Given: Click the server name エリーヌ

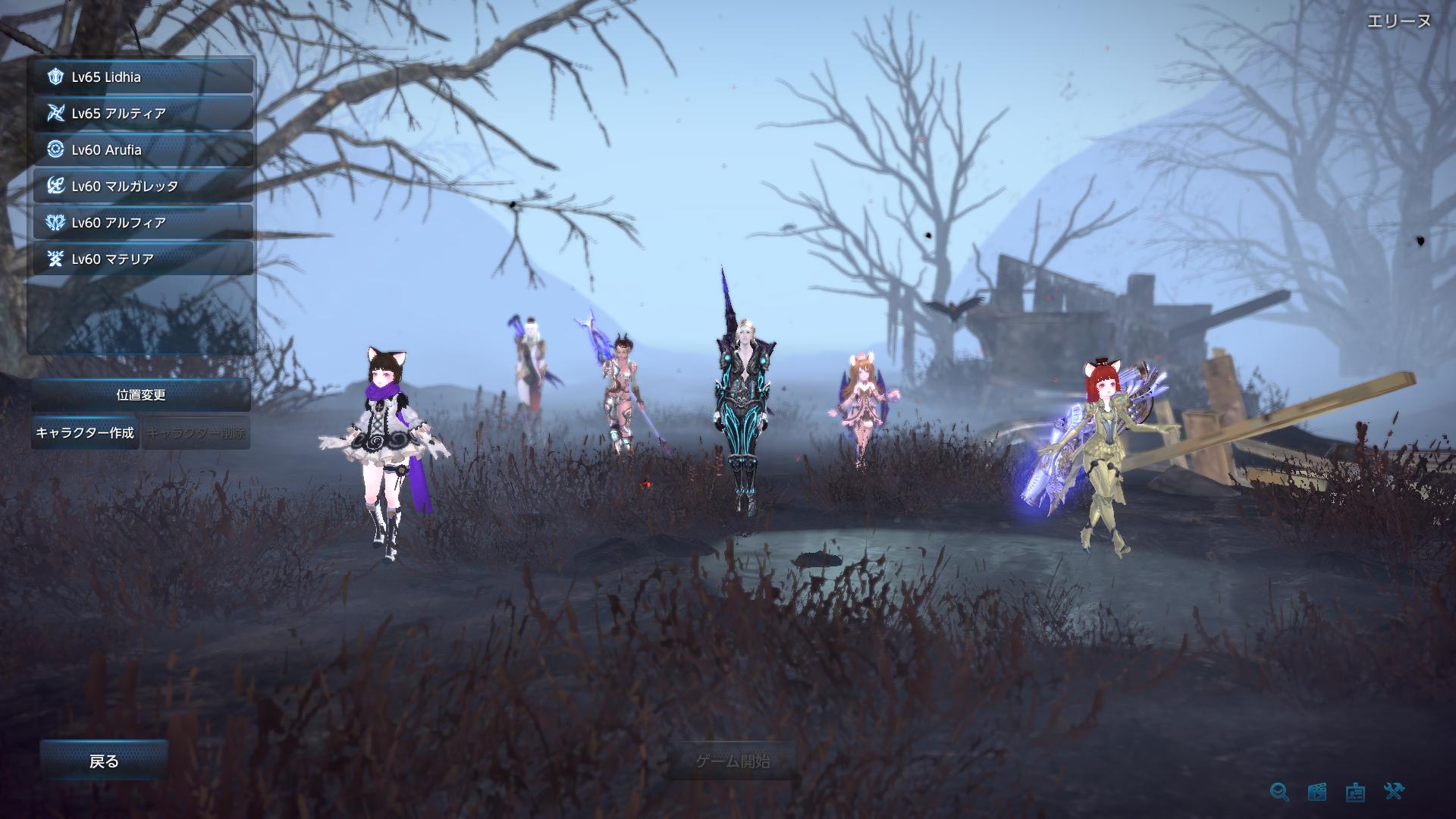Looking at the screenshot, I should click(x=1399, y=21).
